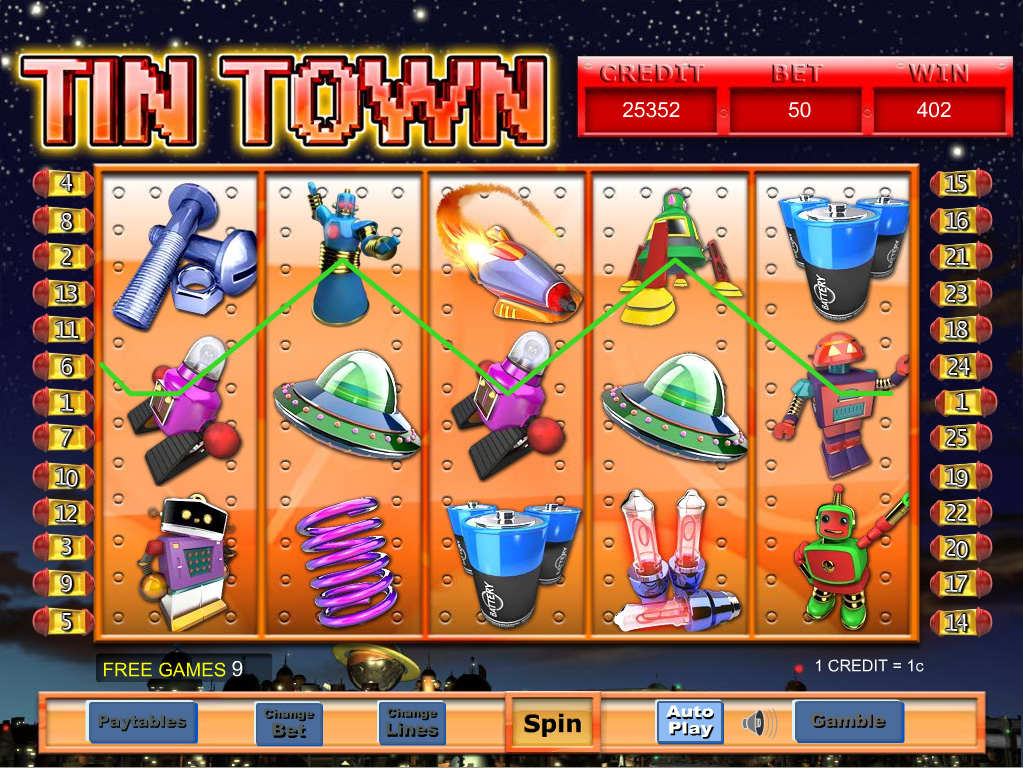Select payline marker 23

[x=958, y=294]
